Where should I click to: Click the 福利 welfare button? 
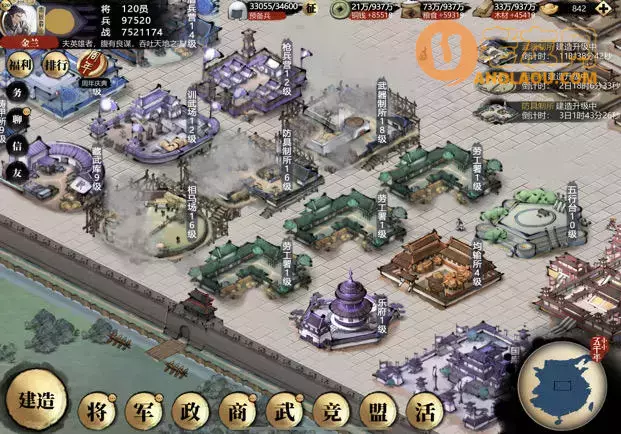(x=20, y=64)
